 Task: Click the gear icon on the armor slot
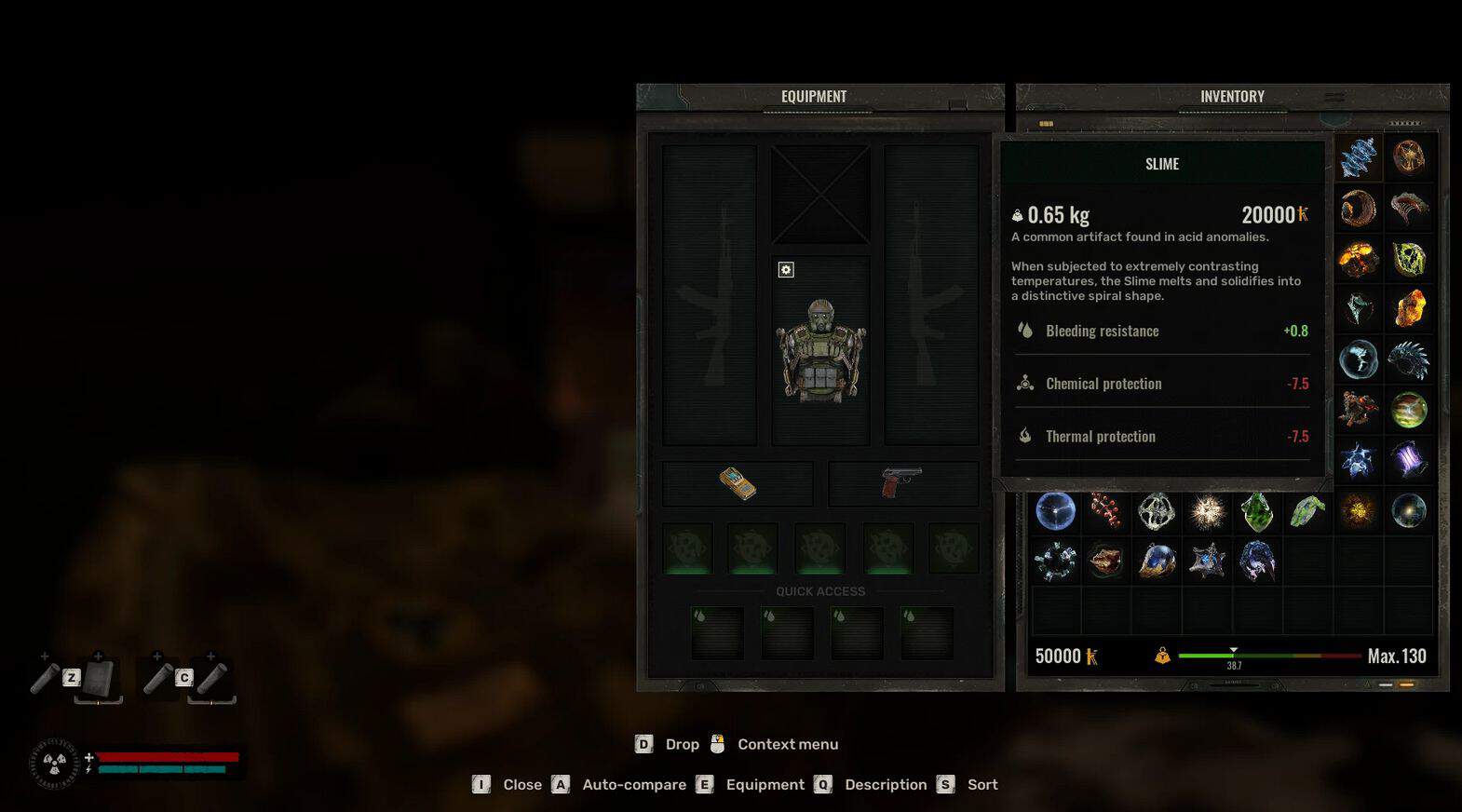coord(786,270)
